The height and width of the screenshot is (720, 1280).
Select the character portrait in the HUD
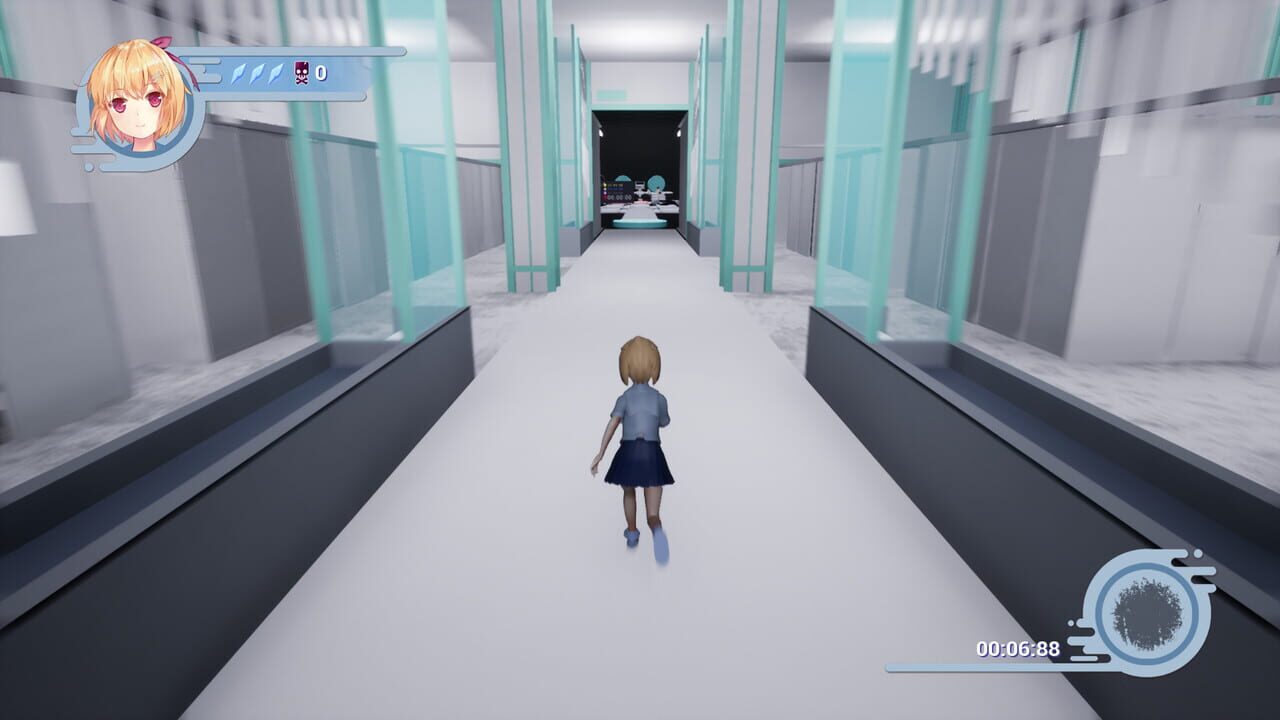pos(140,96)
